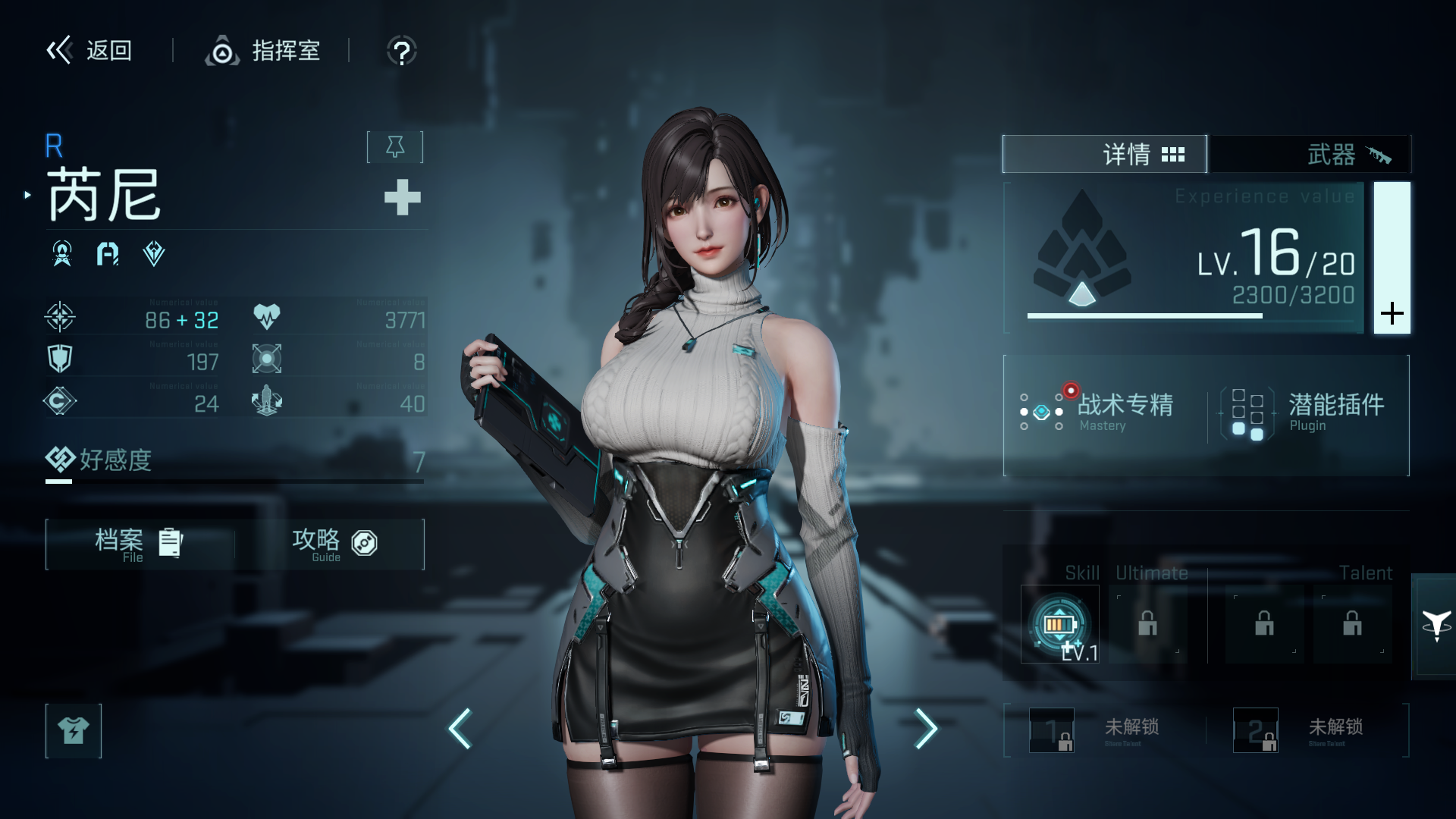The height and width of the screenshot is (819, 1456).
Task: Switch to the 武器 weapon tab
Action: (x=1310, y=155)
